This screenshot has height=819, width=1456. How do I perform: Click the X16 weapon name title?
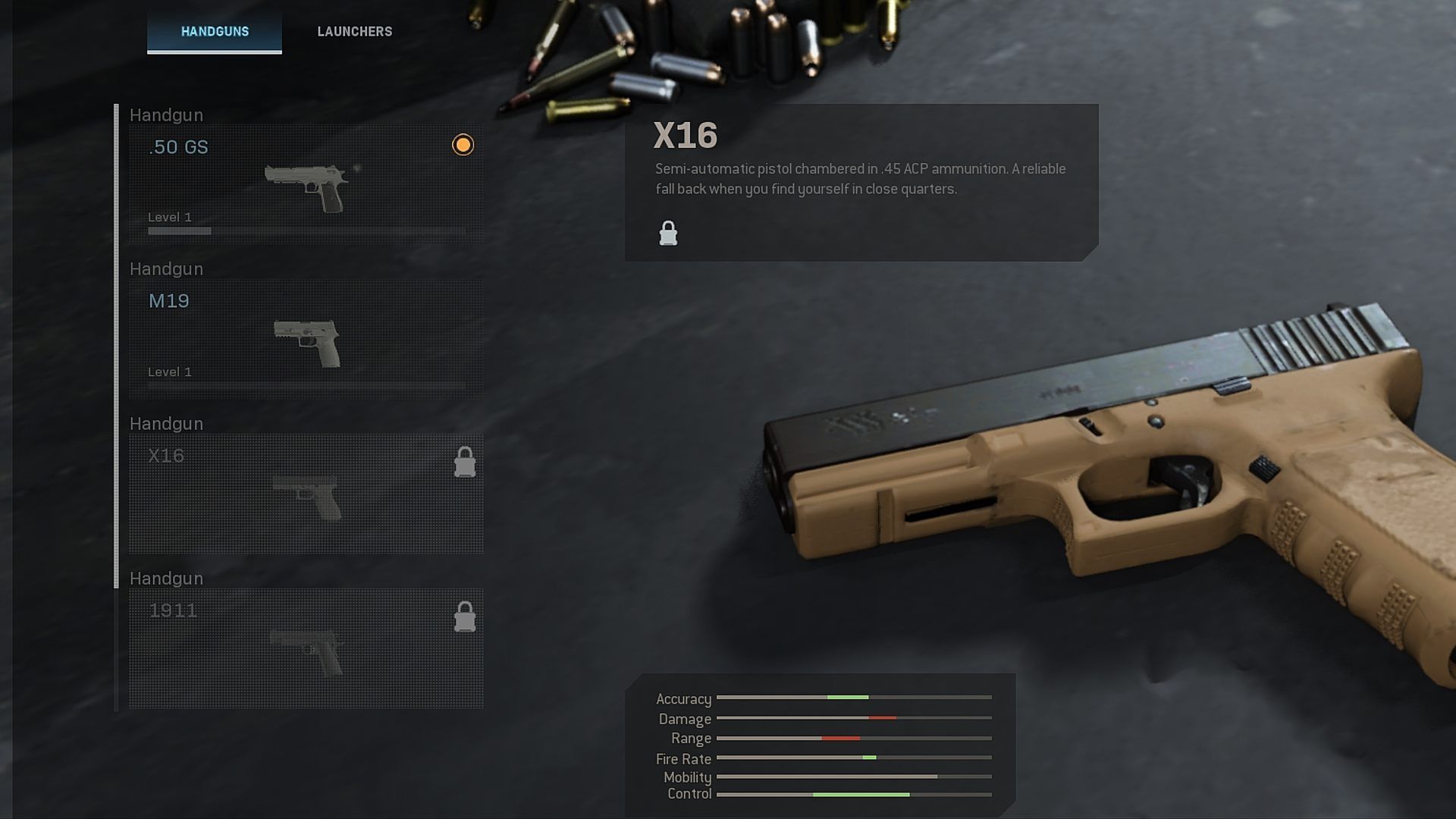[x=685, y=136]
